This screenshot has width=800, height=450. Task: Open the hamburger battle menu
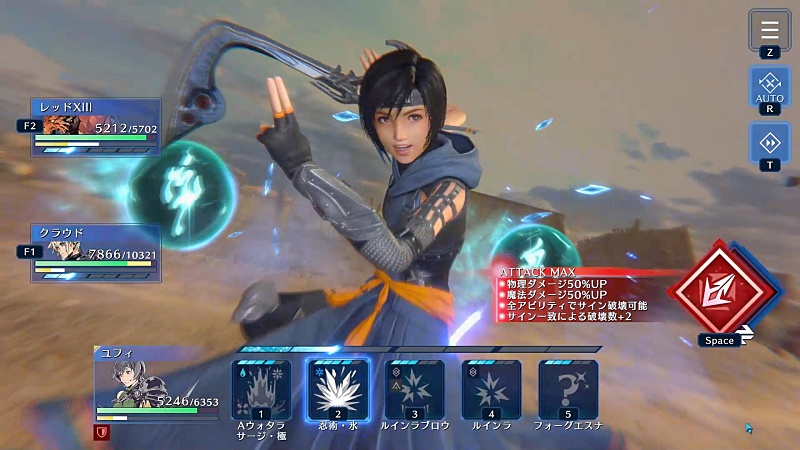(769, 29)
